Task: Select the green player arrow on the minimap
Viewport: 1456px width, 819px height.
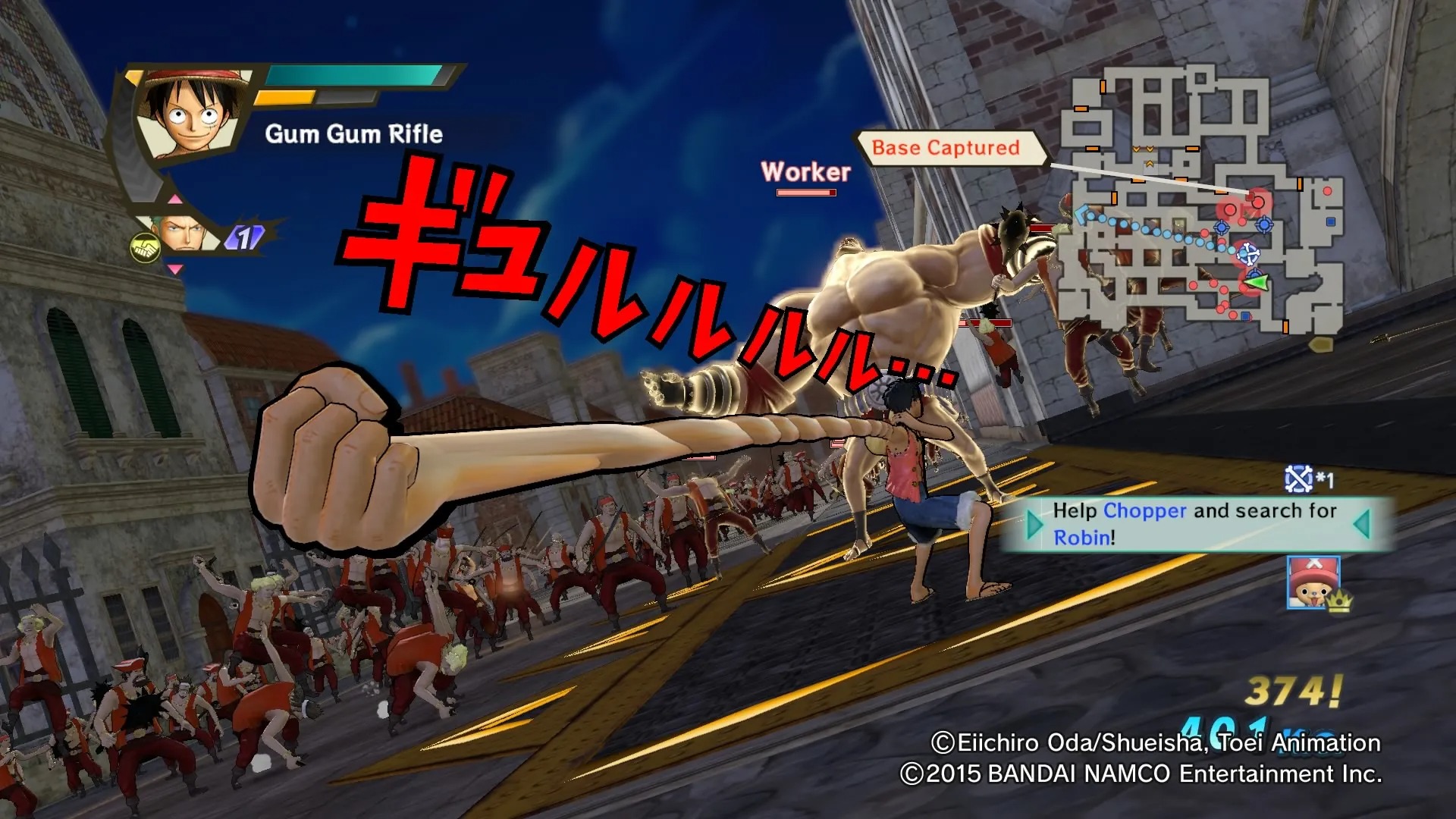Action: click(x=1257, y=283)
